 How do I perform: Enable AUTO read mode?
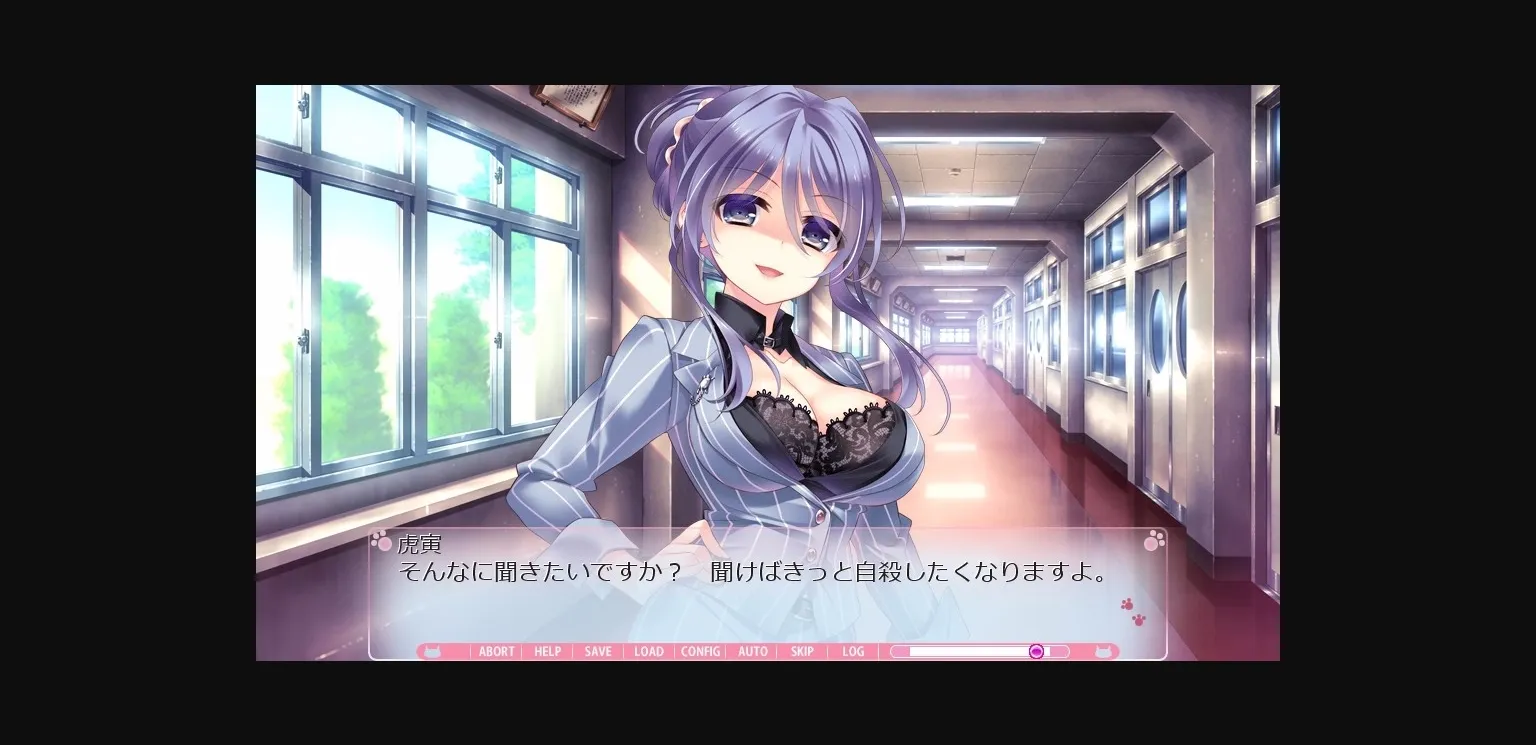(x=752, y=651)
